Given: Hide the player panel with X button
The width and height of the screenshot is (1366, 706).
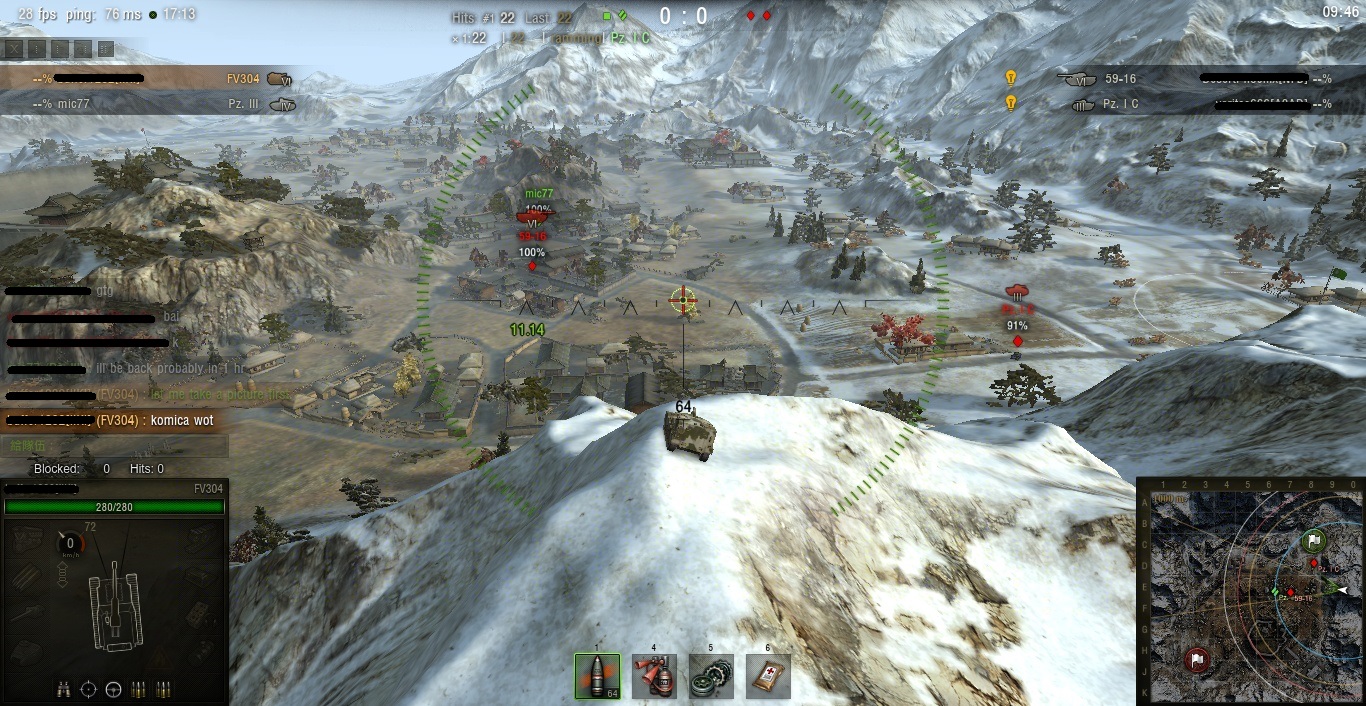Looking at the screenshot, I should (x=13, y=48).
